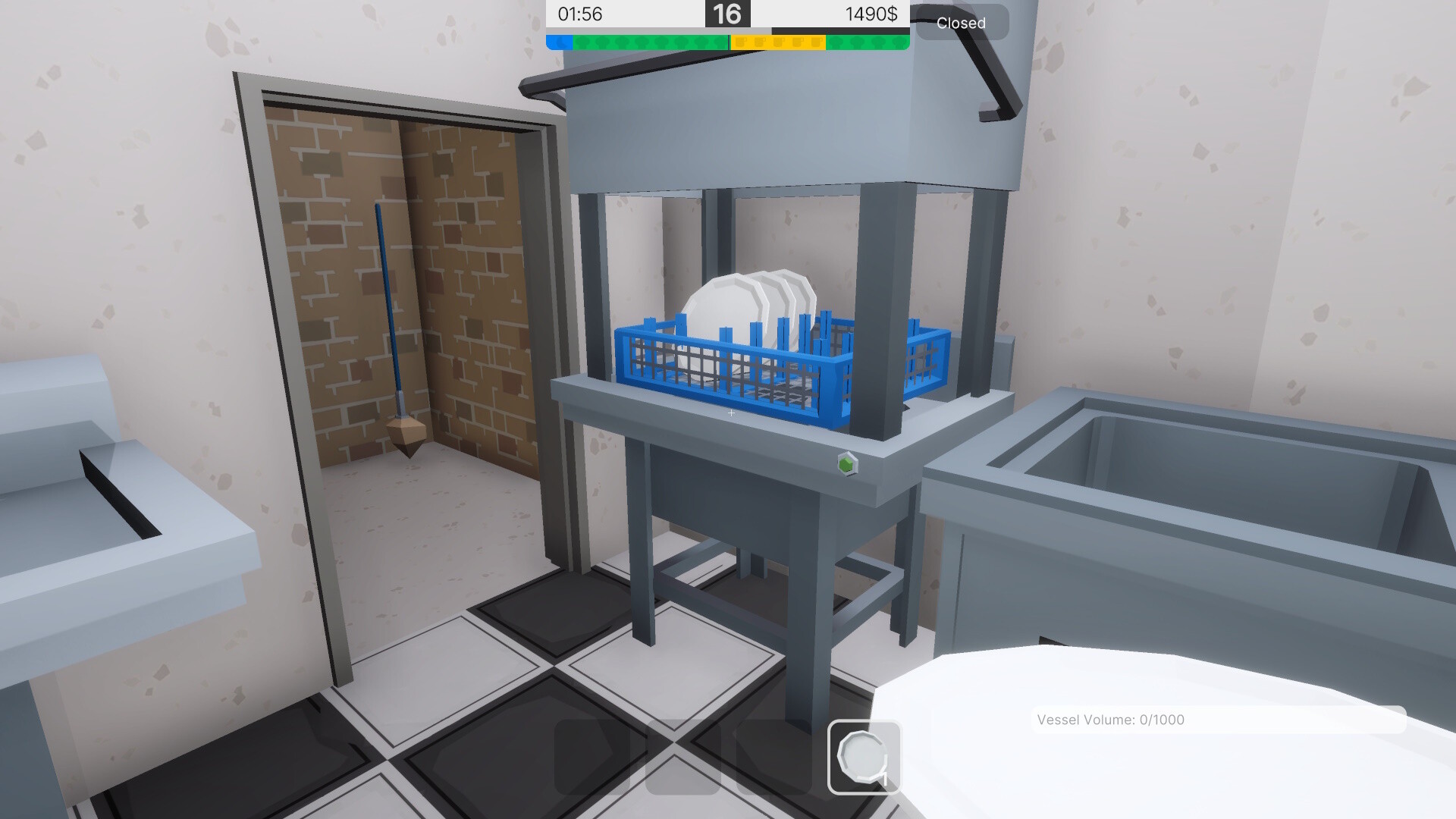Click the Closed status label
The width and height of the screenshot is (1456, 819).
tap(962, 23)
